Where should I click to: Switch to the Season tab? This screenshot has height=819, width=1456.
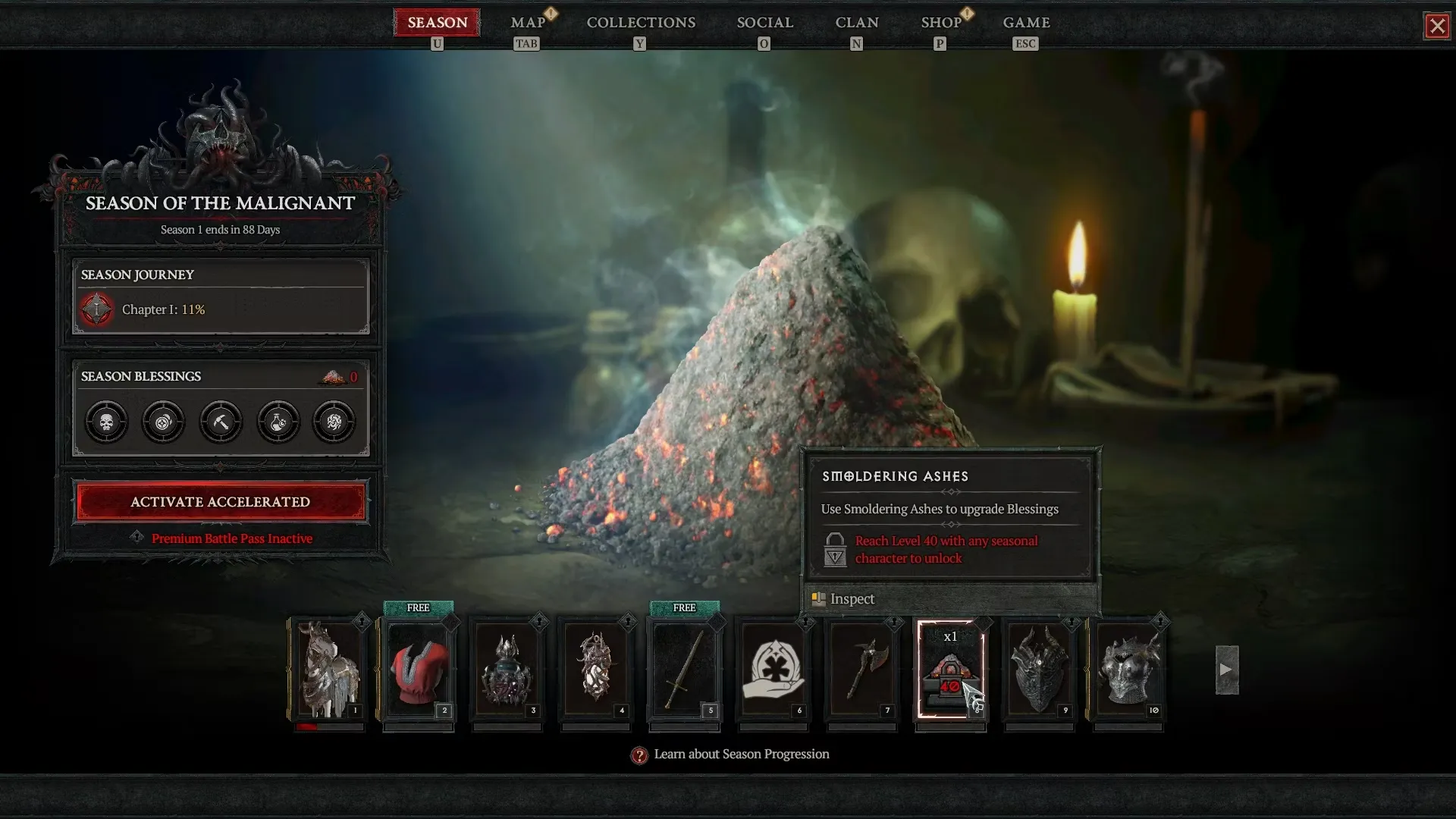[x=437, y=23]
